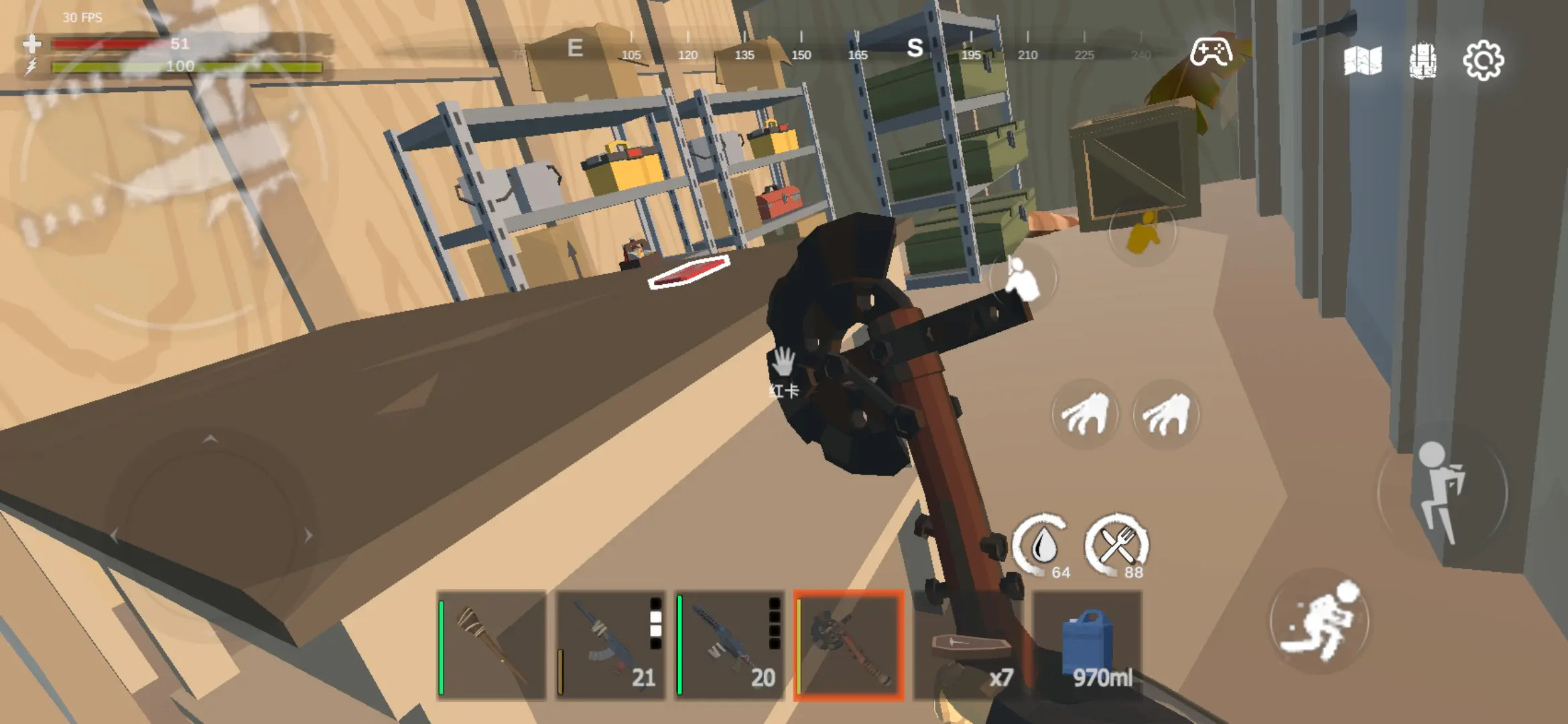The width and height of the screenshot is (1568, 724).
Task: Show the folded map
Action: (1362, 61)
